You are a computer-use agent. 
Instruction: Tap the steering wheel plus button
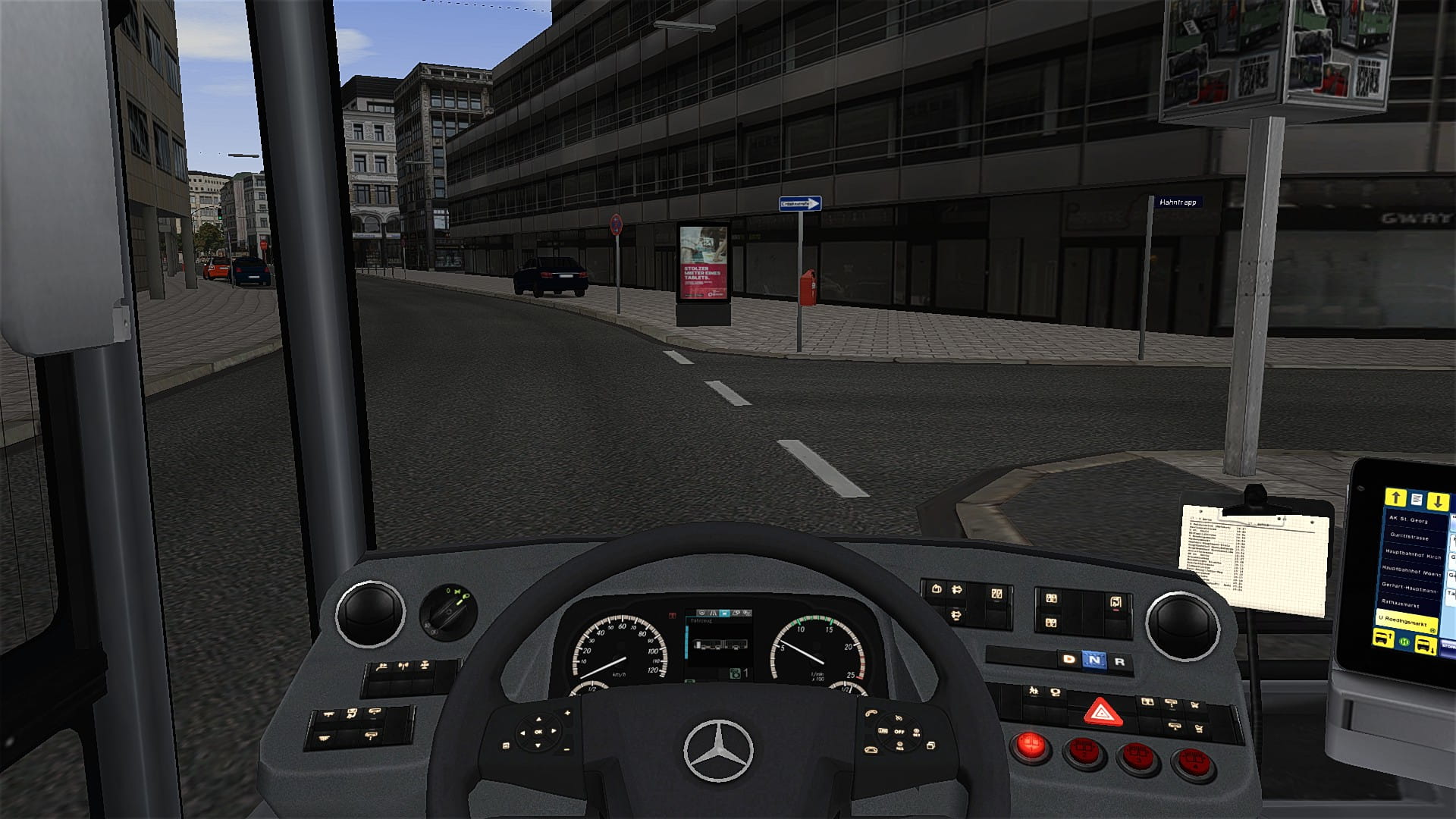(x=567, y=713)
